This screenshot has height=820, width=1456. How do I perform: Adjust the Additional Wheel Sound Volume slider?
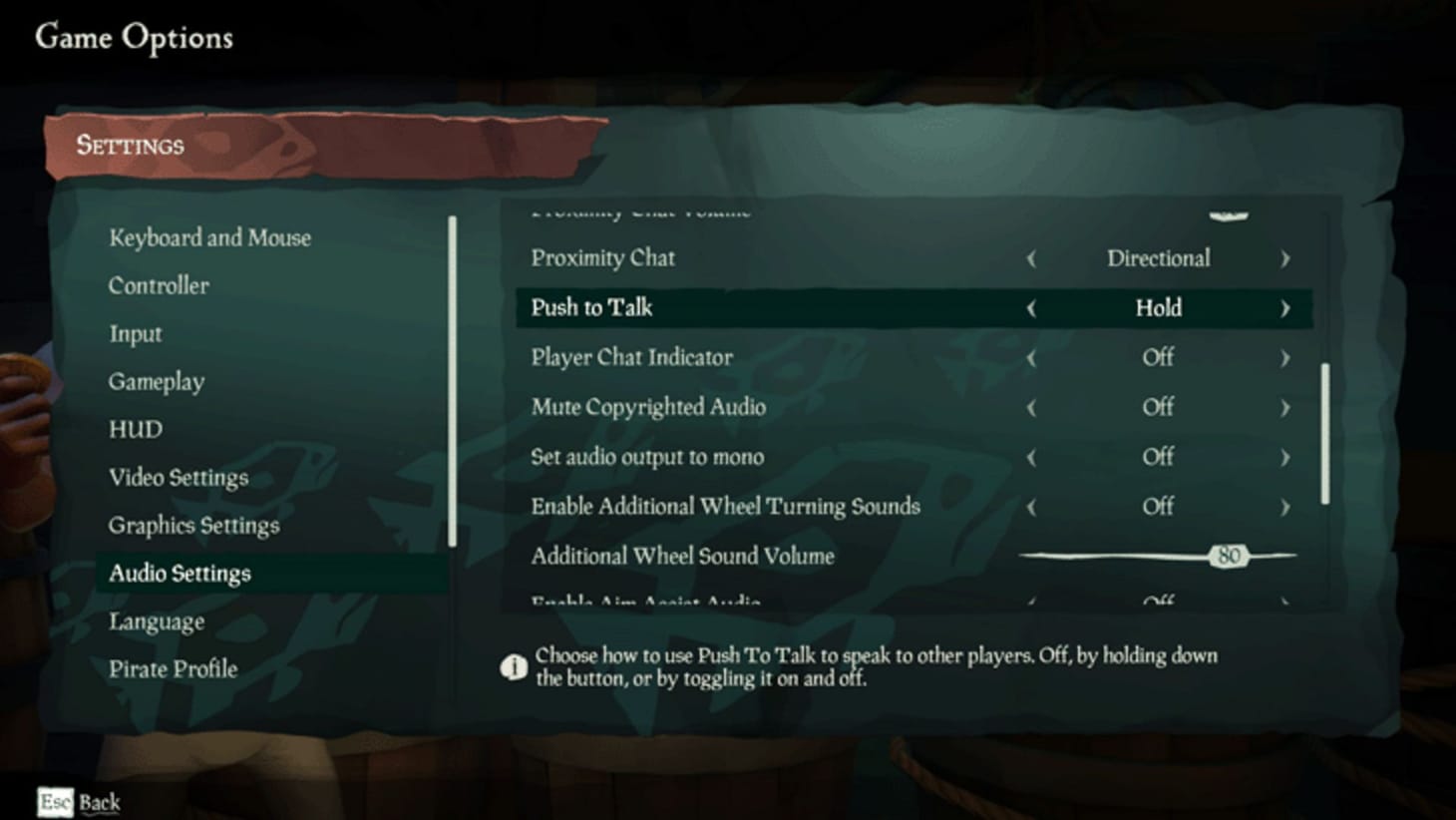point(1230,556)
